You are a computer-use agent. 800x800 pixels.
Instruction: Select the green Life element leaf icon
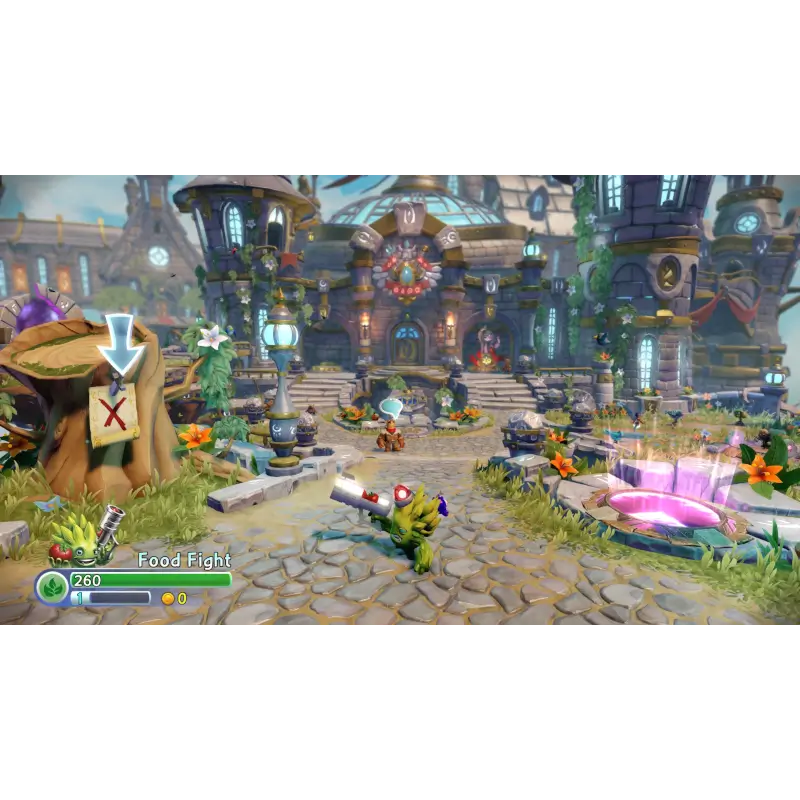coord(52,587)
